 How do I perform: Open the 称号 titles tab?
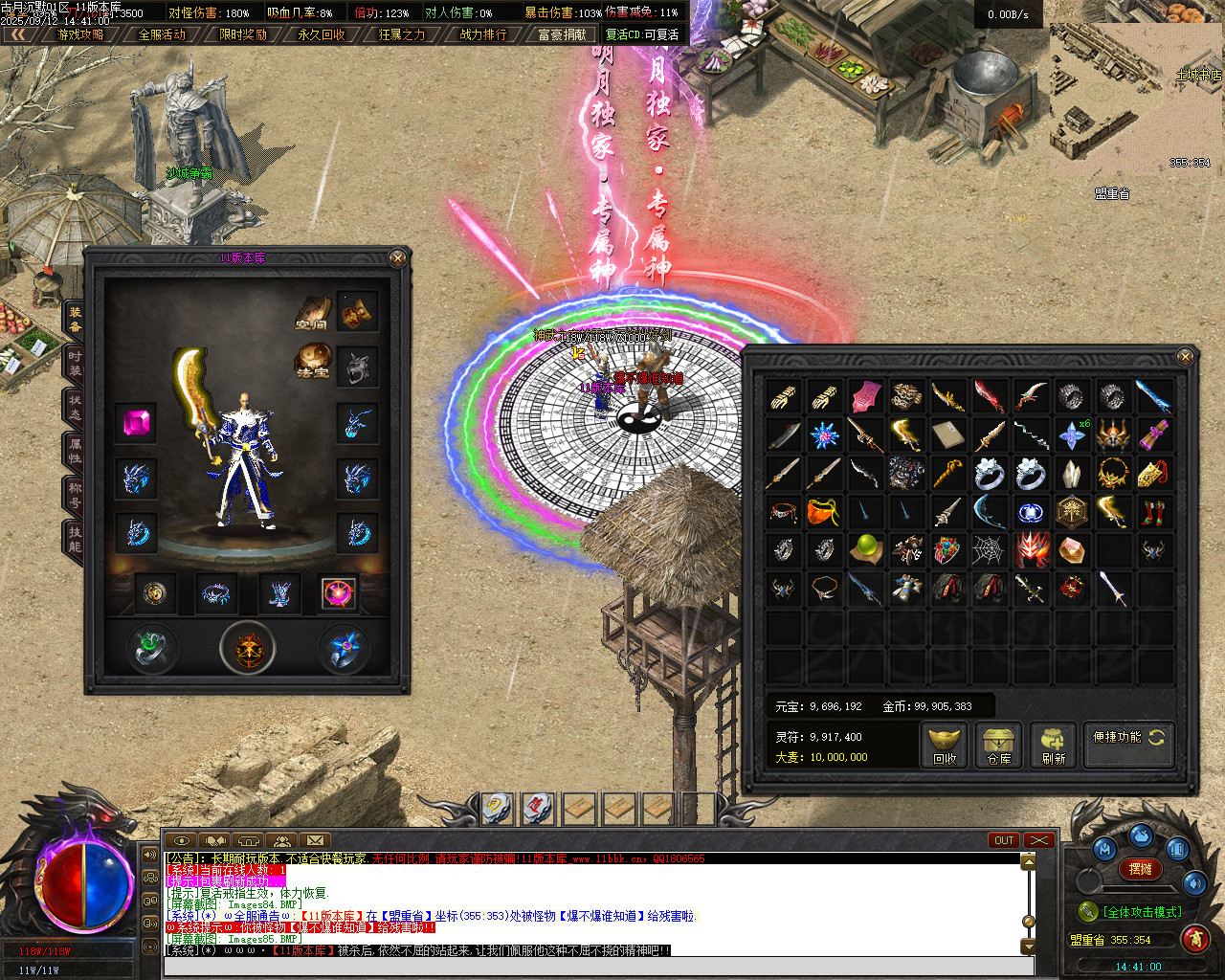74,495
